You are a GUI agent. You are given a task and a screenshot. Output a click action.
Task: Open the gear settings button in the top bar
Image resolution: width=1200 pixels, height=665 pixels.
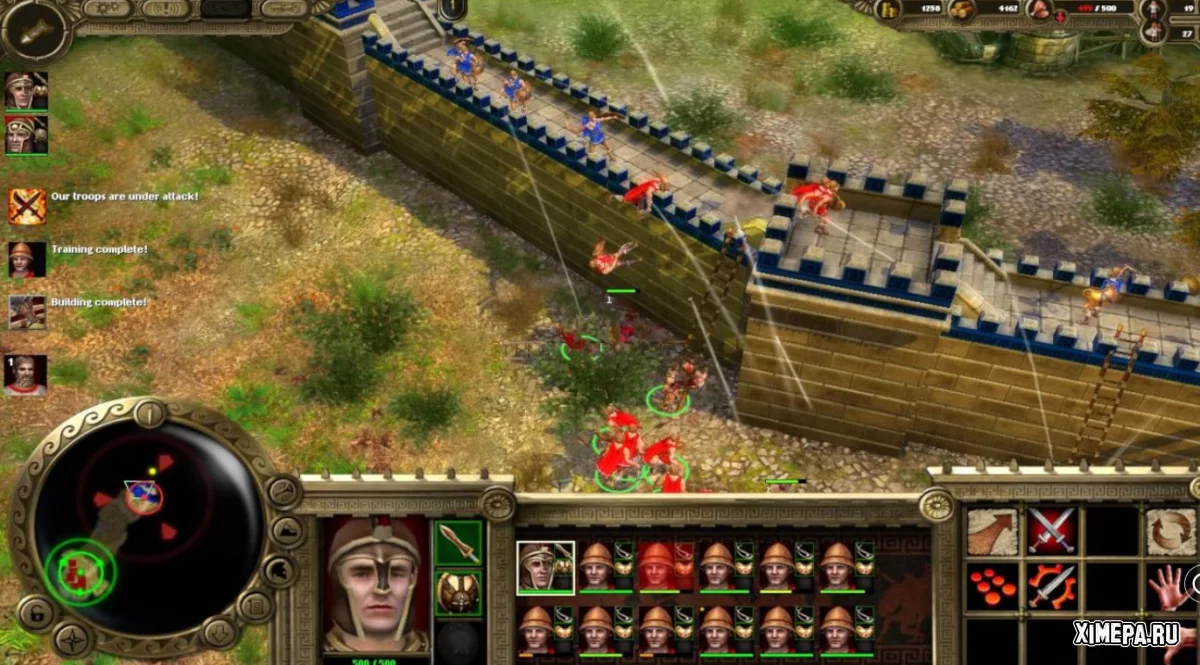[x=107, y=9]
